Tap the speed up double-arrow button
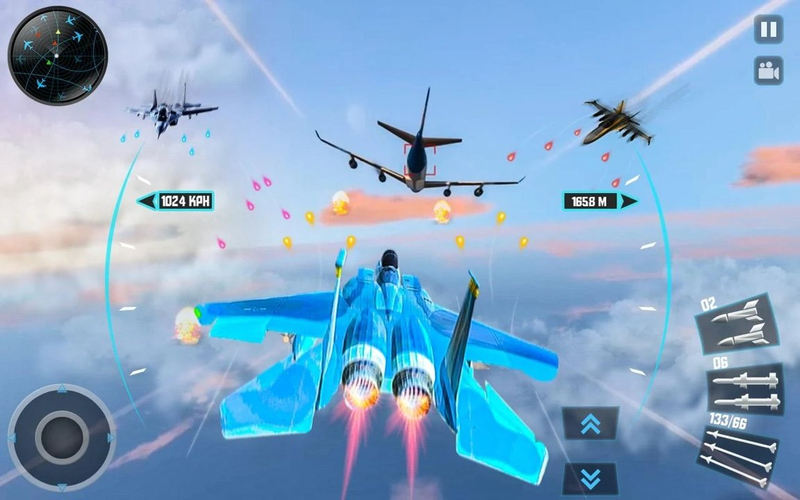This screenshot has width=800, height=500. tap(590, 424)
